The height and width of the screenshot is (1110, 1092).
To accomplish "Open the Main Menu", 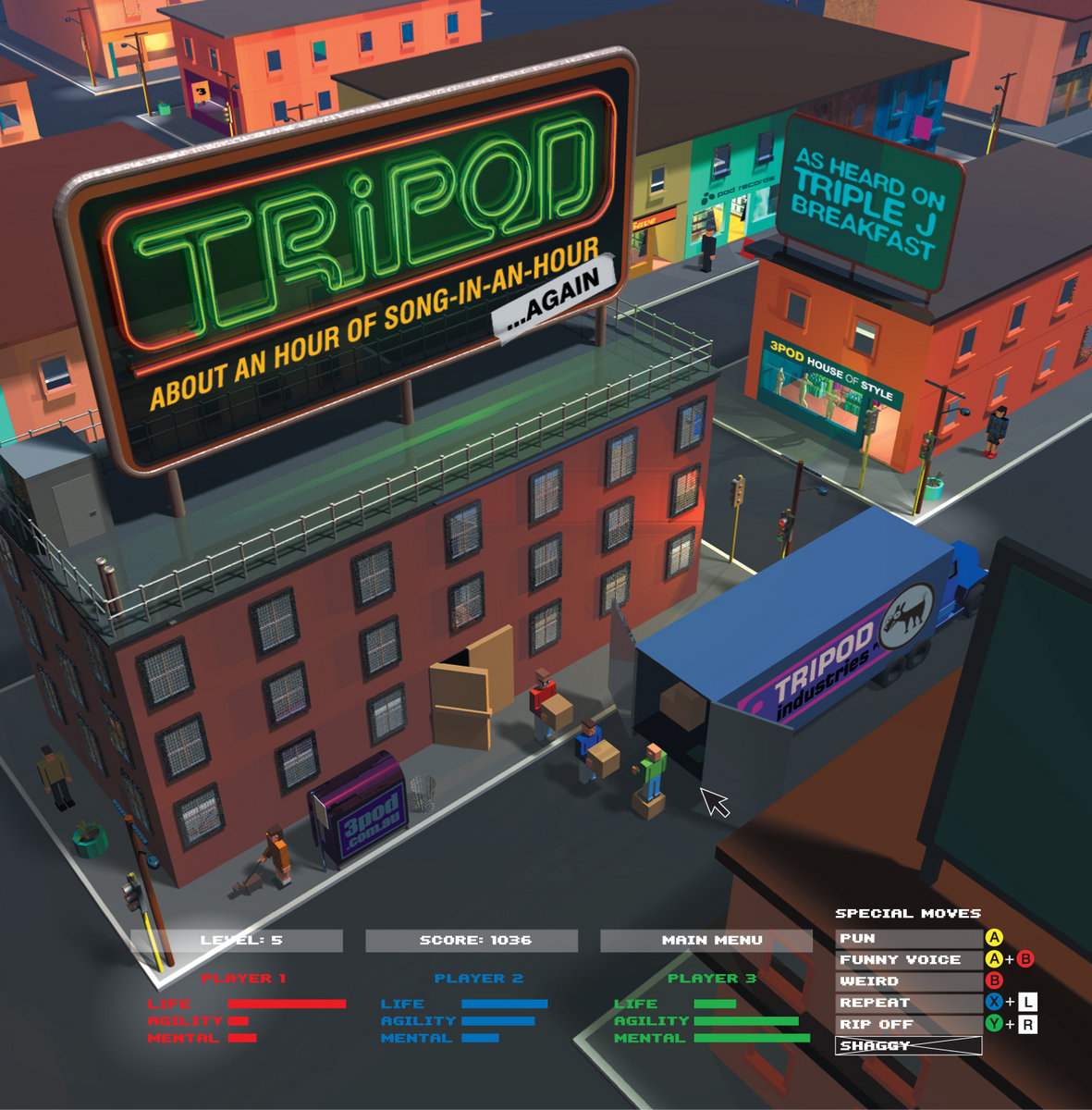I will point(711,941).
